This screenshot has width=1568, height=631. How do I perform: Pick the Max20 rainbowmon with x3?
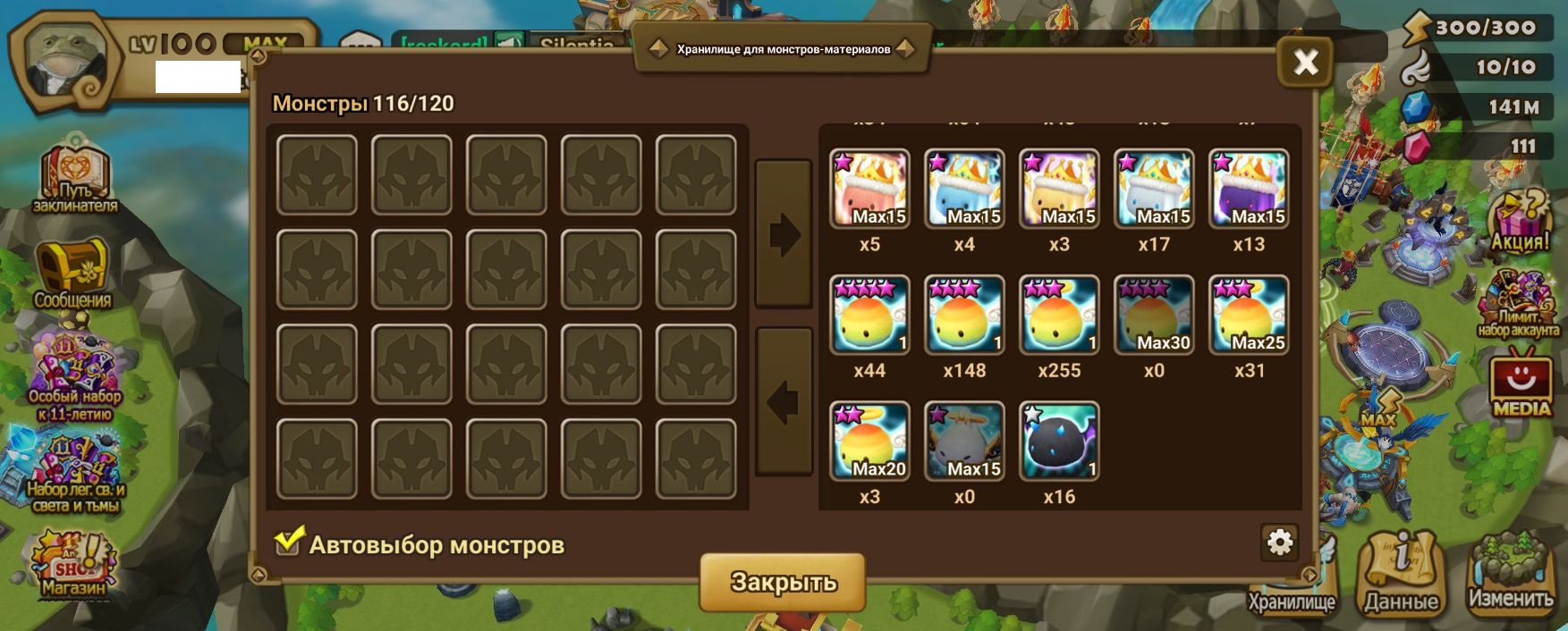[x=869, y=441]
